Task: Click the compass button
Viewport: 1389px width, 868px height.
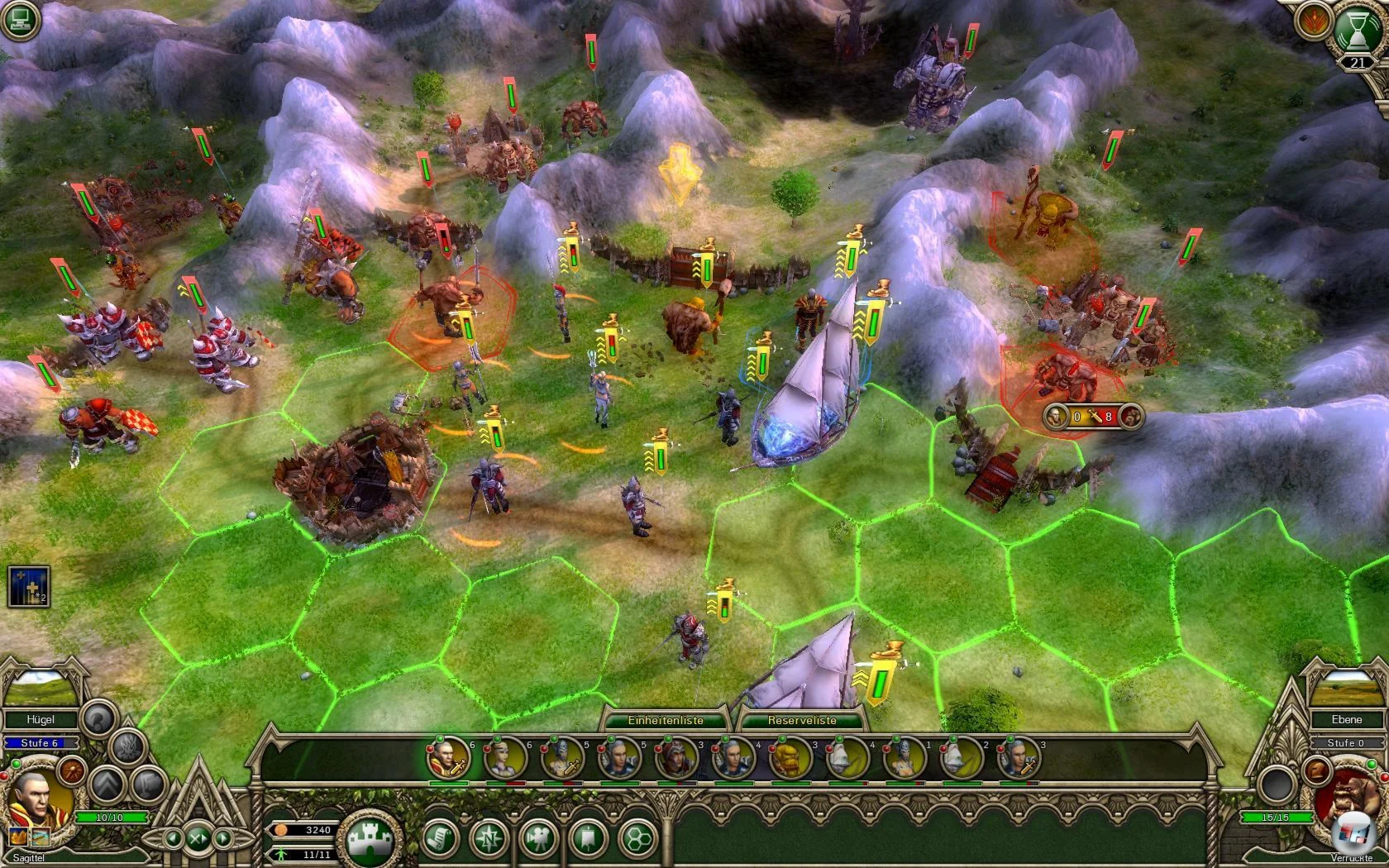Action: [489, 839]
